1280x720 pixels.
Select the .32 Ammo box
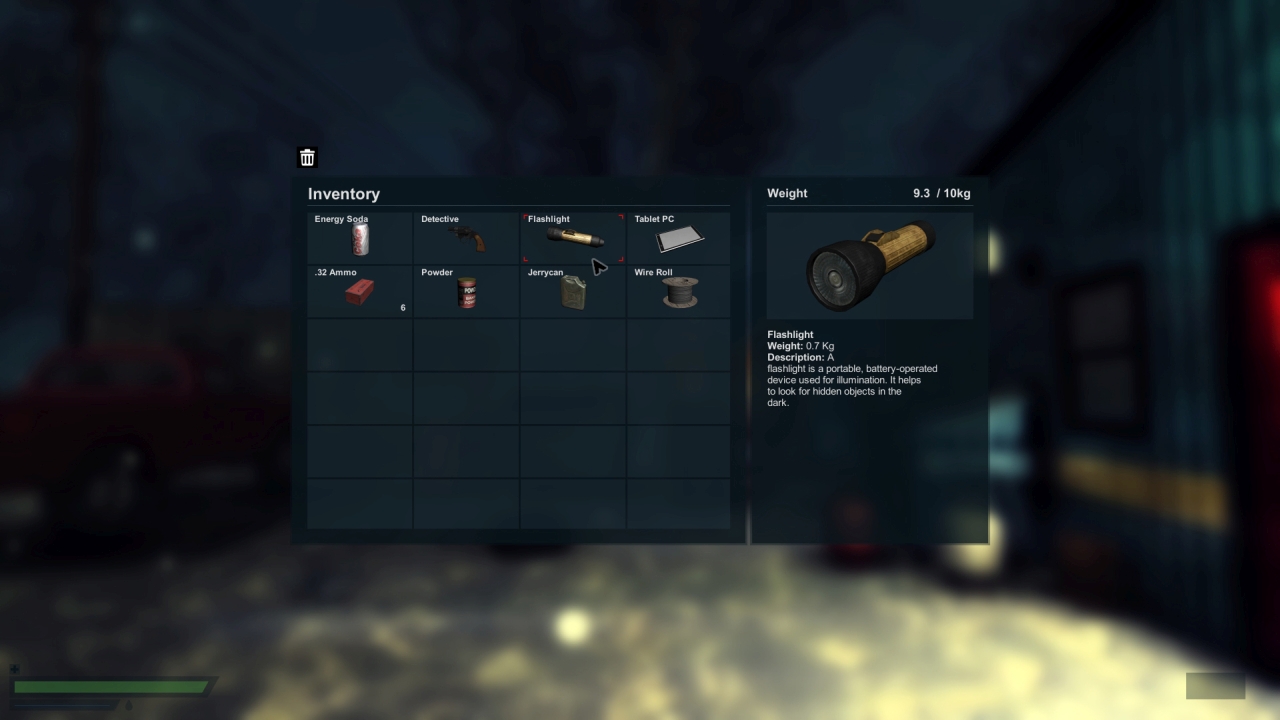358,291
